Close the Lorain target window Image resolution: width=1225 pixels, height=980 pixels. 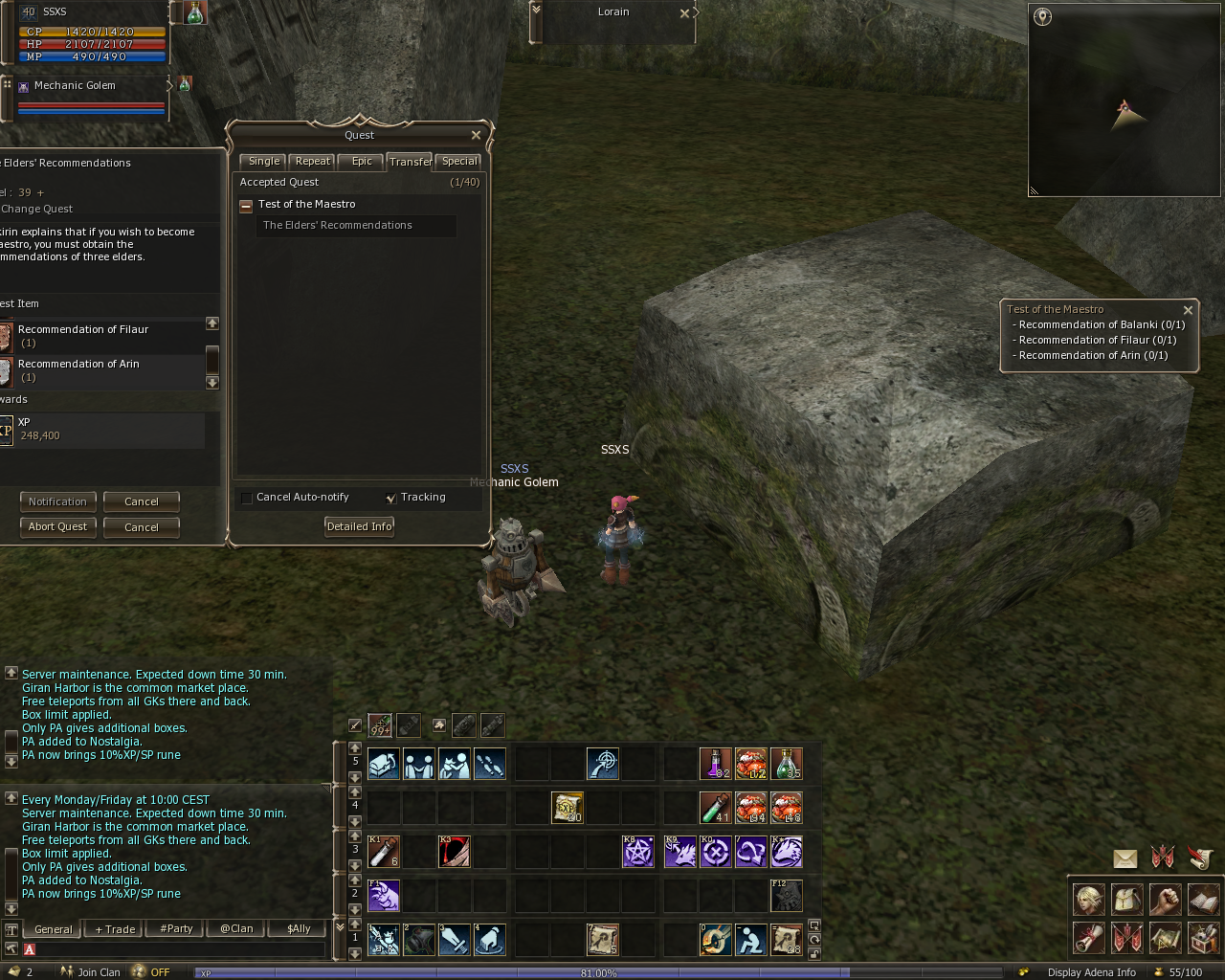point(684,13)
